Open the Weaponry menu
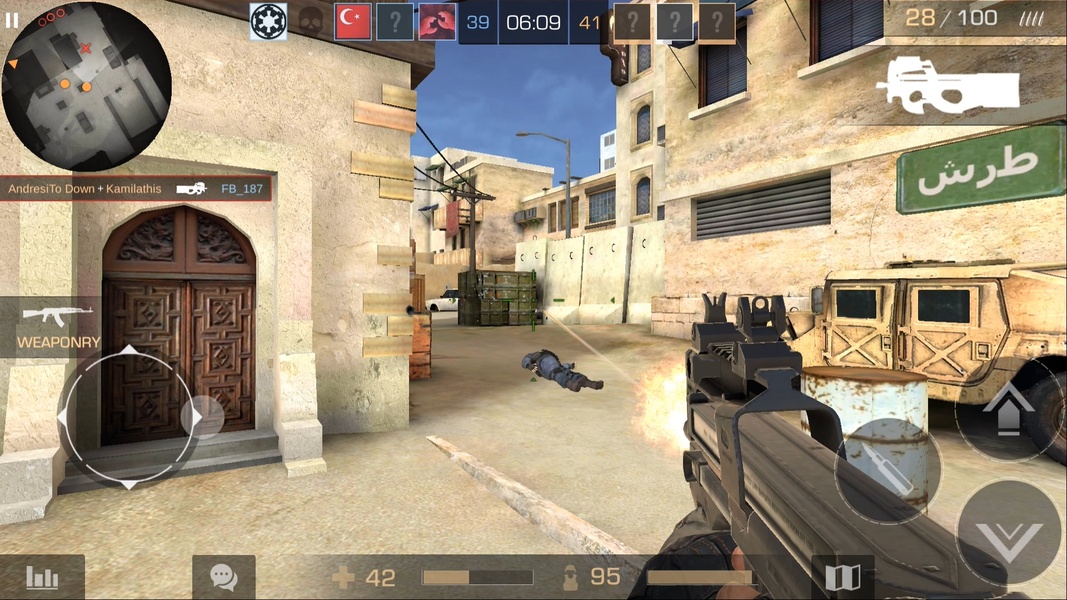The width and height of the screenshot is (1067, 600). point(58,327)
